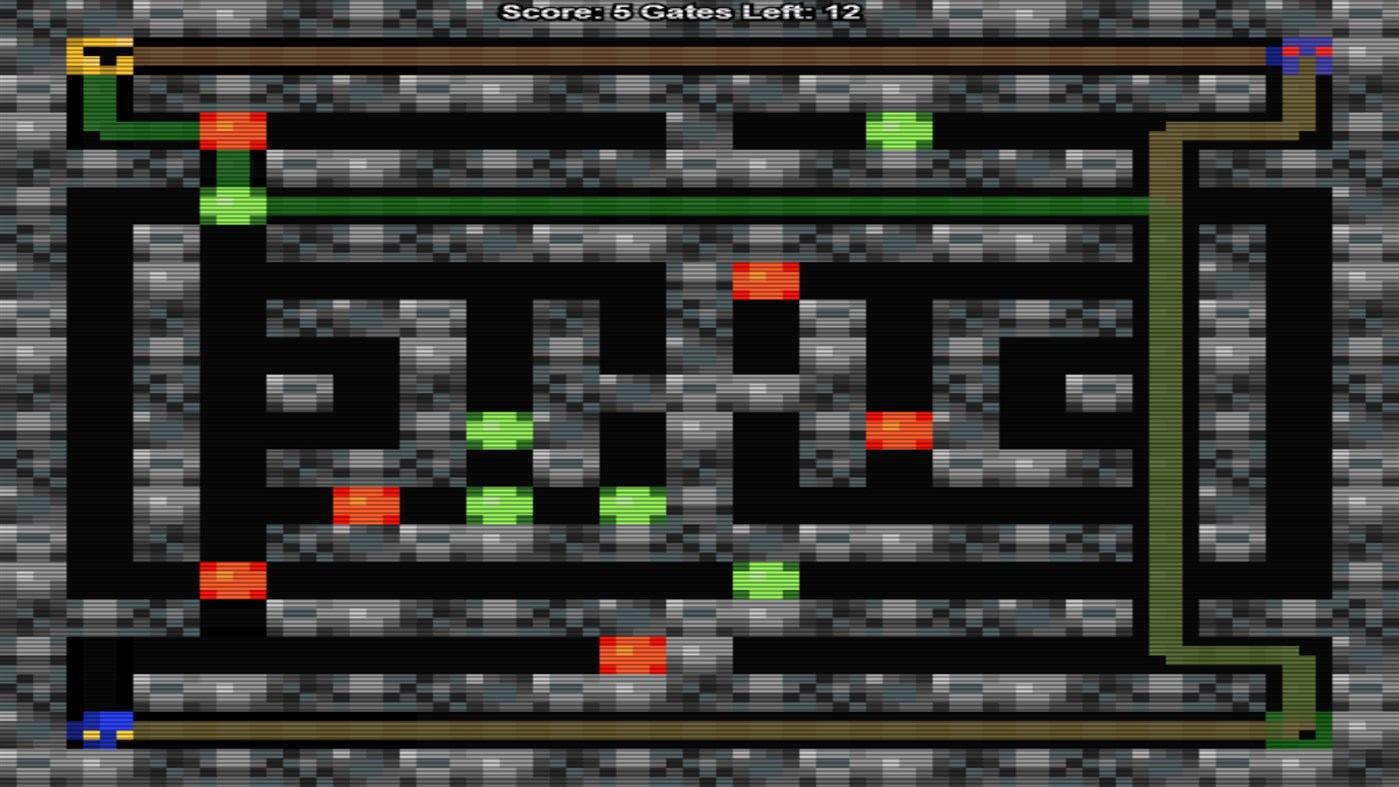Select the red gate below the yellow snake

[x=232, y=130]
